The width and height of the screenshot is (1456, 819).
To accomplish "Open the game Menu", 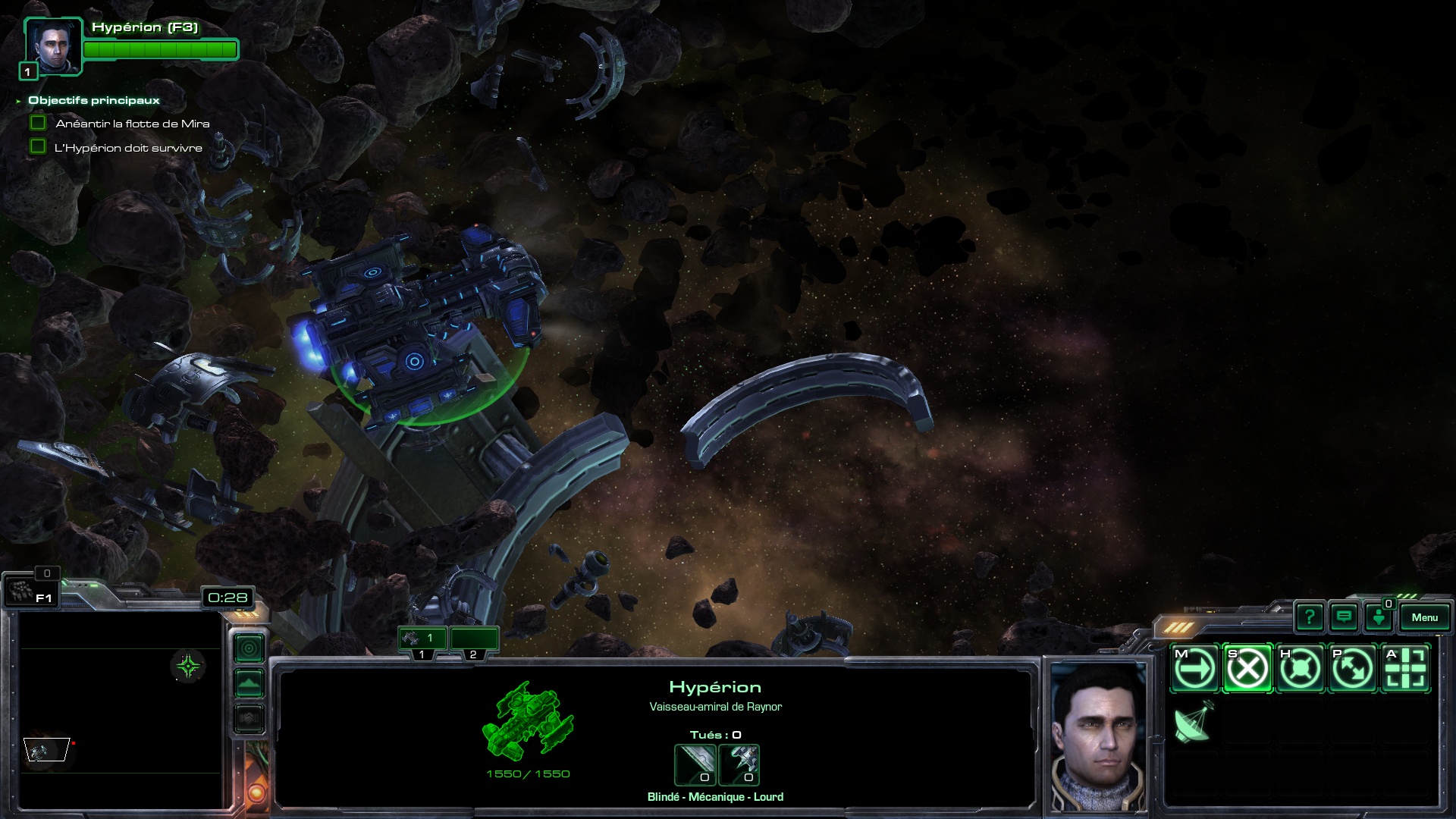I will pyautogui.click(x=1424, y=617).
